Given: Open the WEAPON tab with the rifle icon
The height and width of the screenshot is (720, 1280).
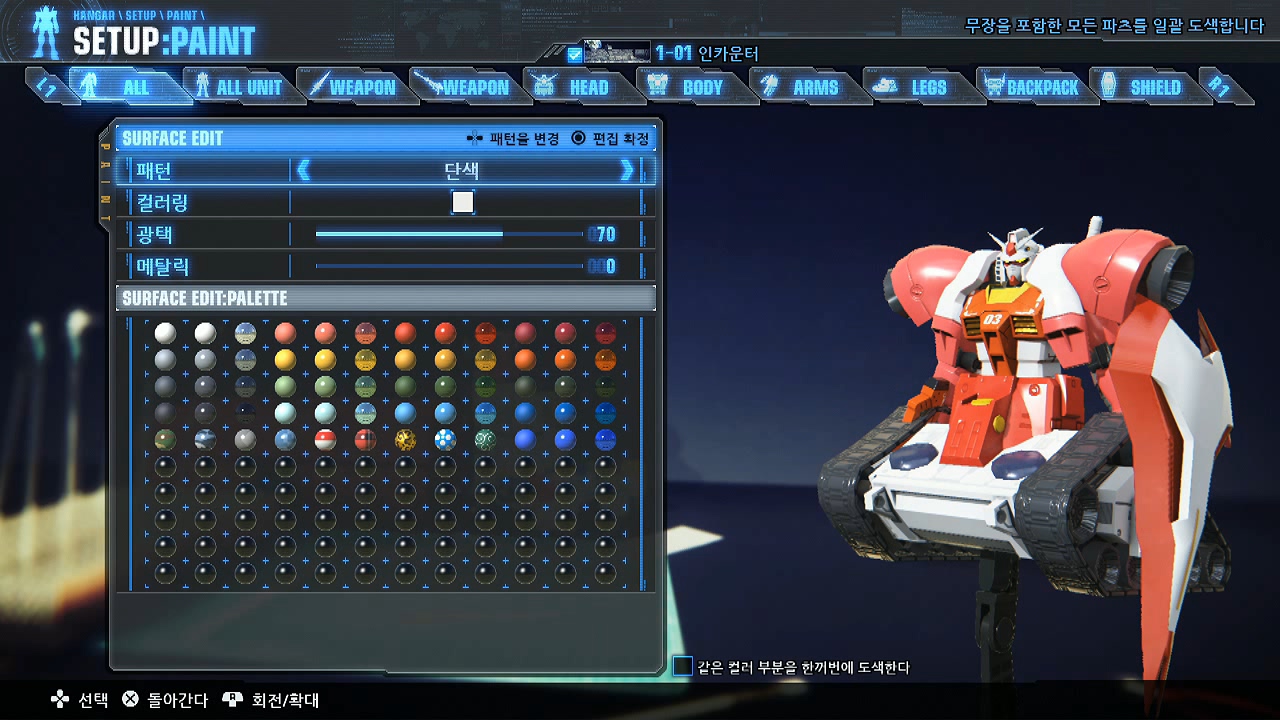Looking at the screenshot, I should pos(464,87).
